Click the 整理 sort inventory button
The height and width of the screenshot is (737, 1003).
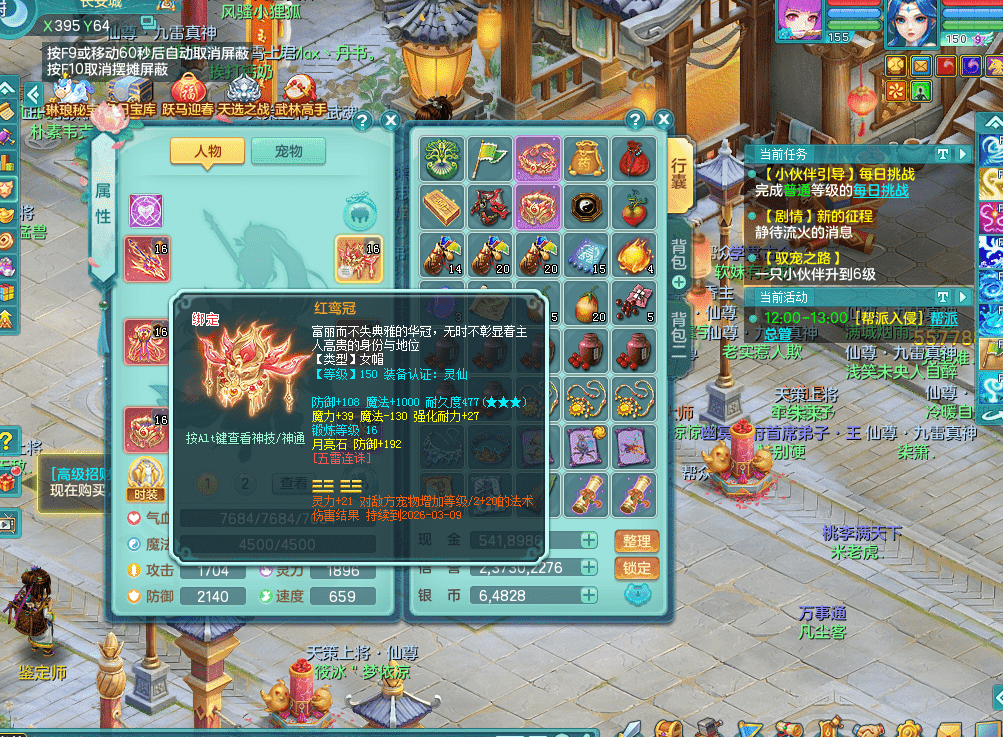point(637,541)
